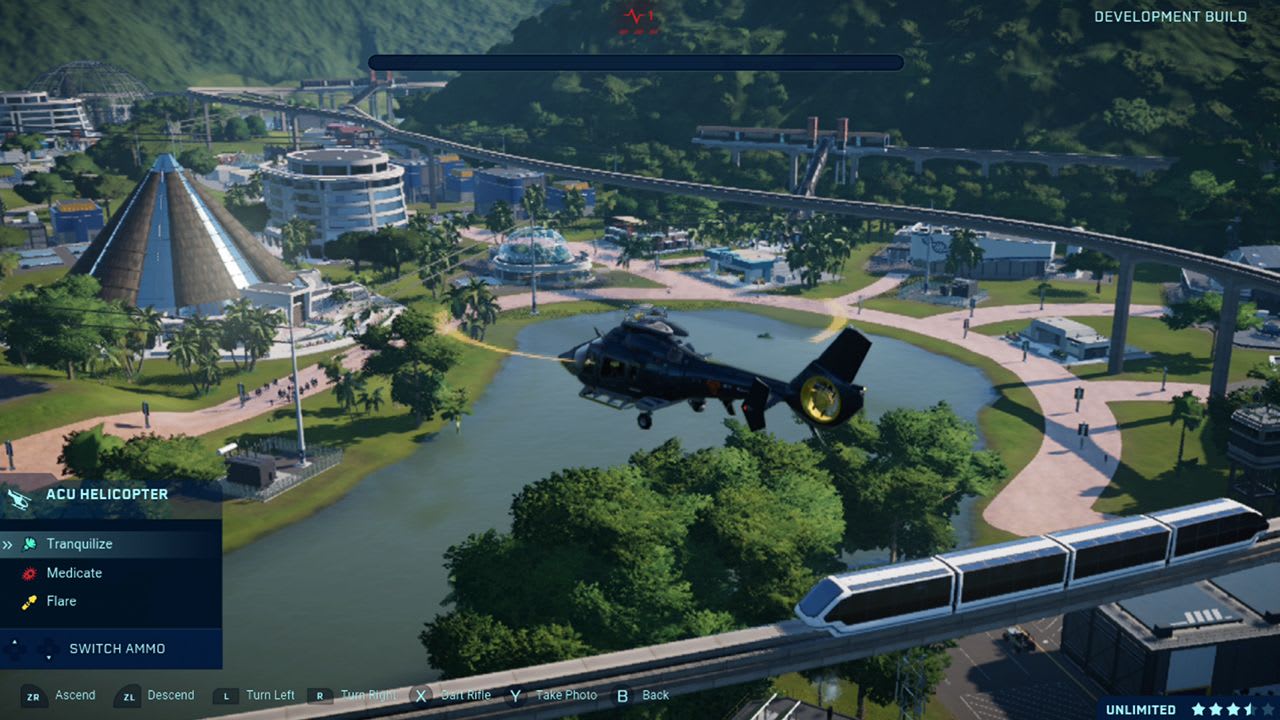Click the ZR Ascend control icon

(33, 696)
